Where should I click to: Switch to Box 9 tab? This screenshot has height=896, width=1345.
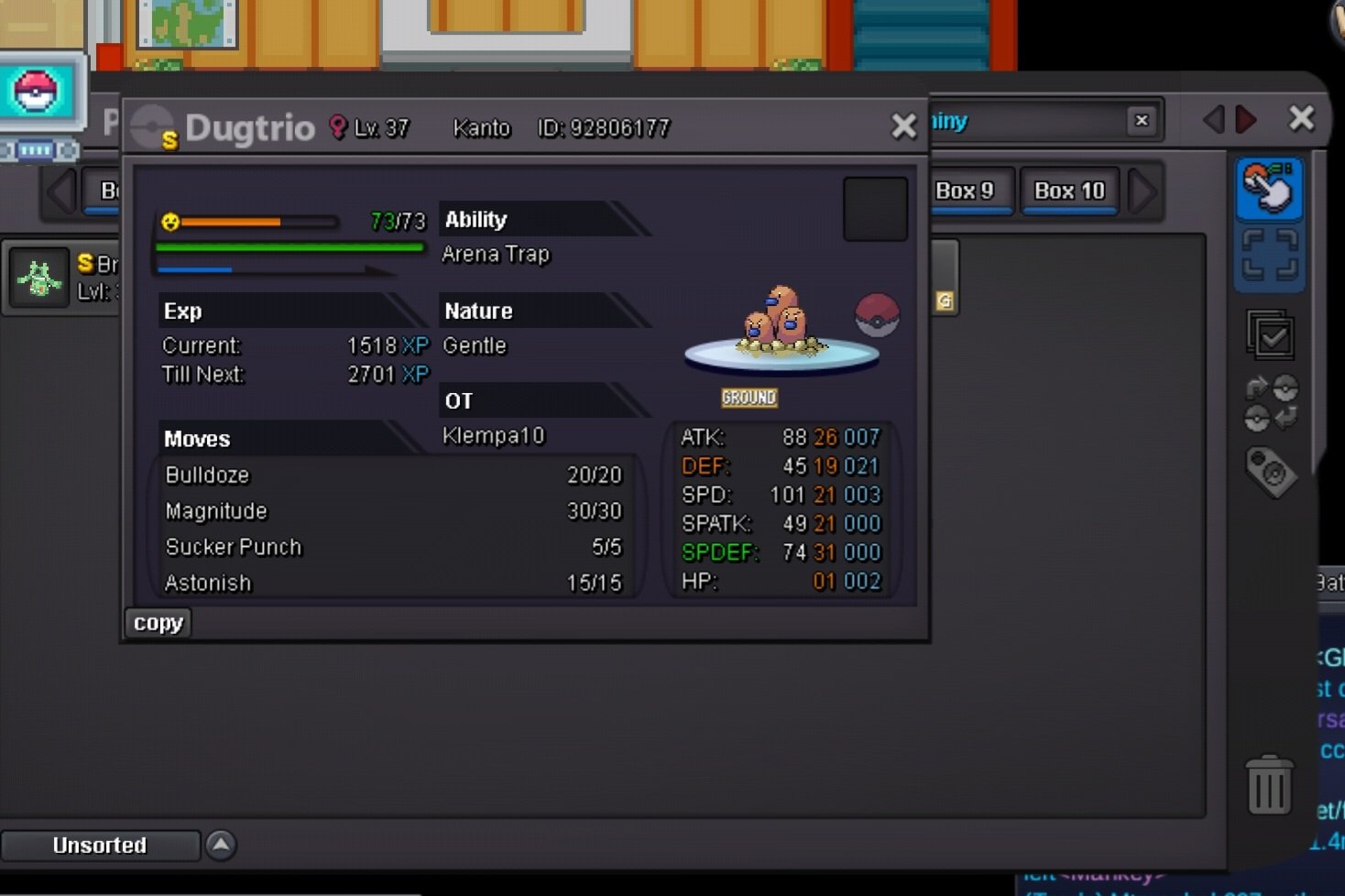(966, 191)
